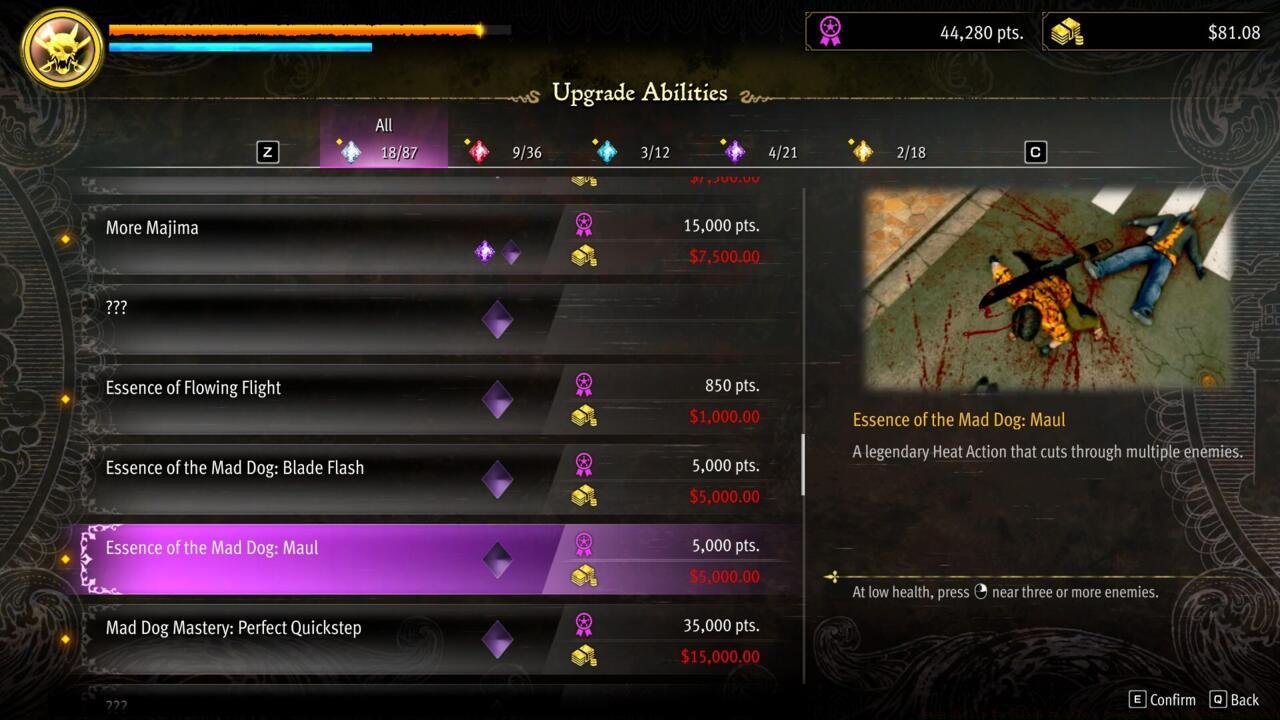Switch to the All abilities tab showing 18/87

[x=383, y=140]
